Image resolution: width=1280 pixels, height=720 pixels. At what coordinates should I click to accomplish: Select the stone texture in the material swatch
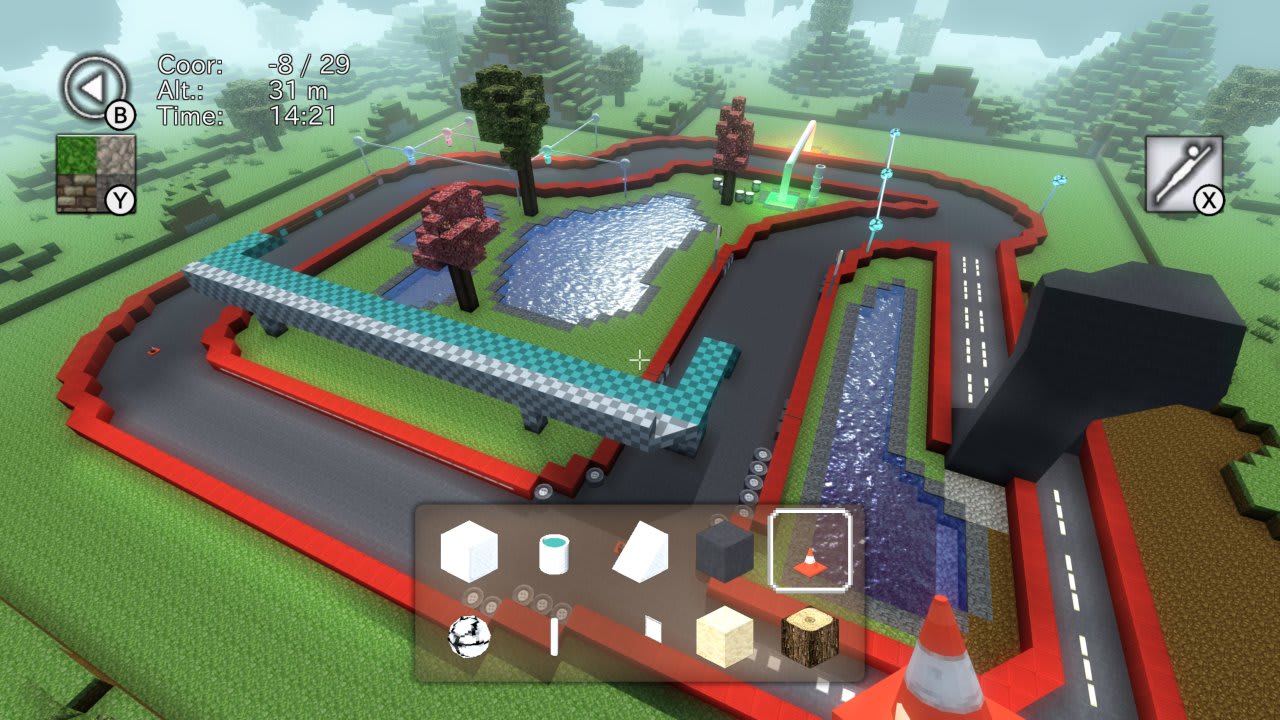(x=113, y=155)
